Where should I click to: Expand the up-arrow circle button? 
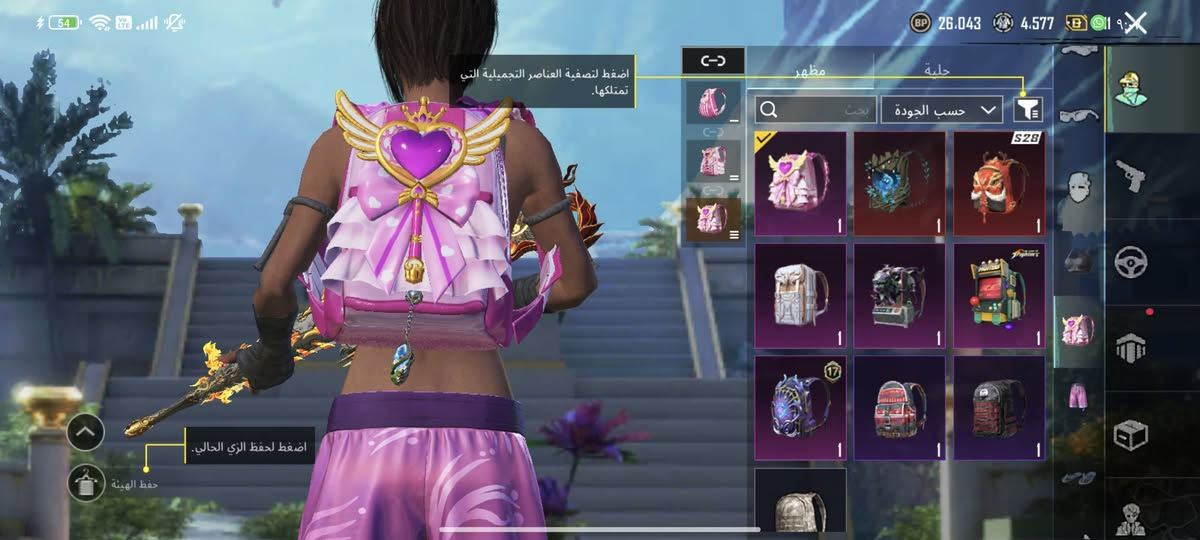click(x=87, y=432)
